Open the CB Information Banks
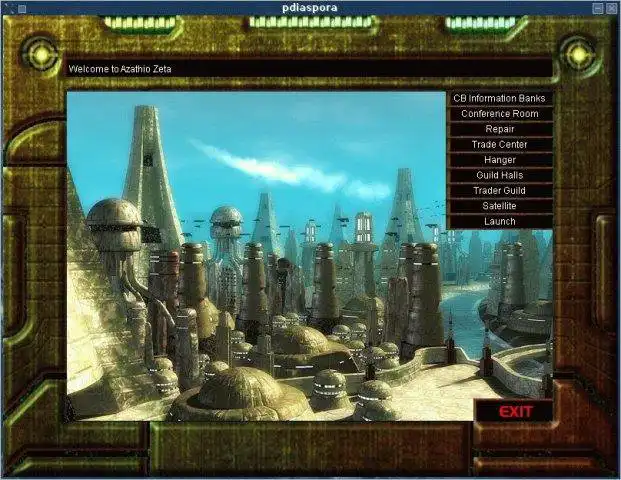 point(500,99)
